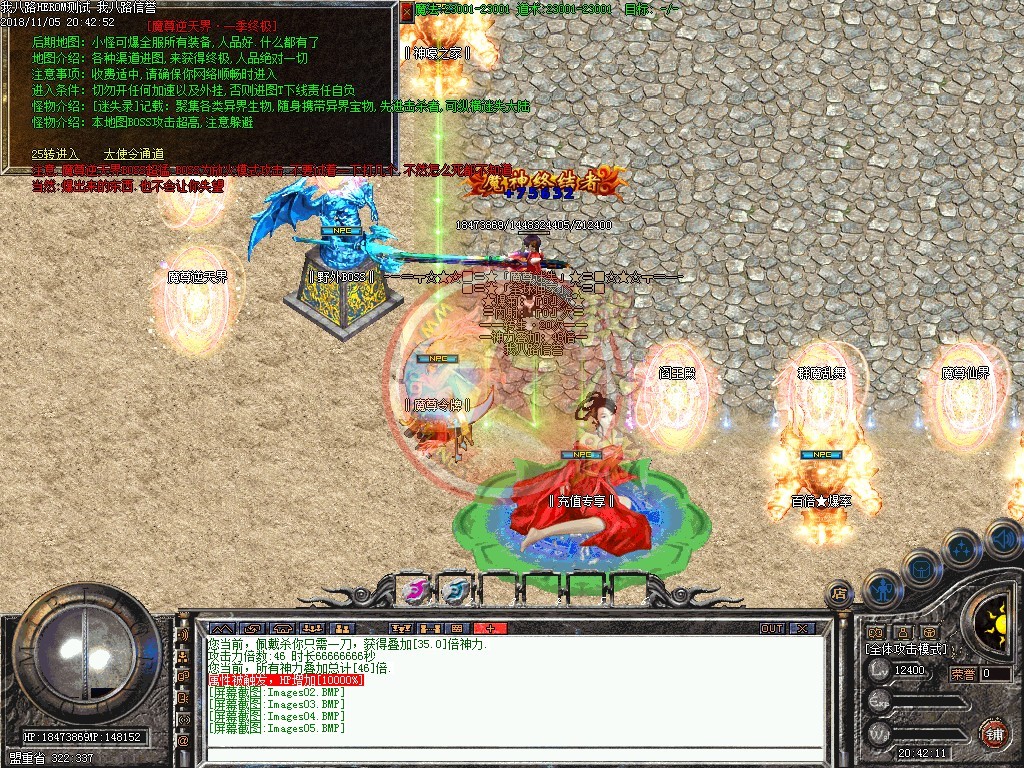Toggle the @ chat channel button
Image resolution: width=1024 pixels, height=768 pixels.
pyautogui.click(x=183, y=741)
